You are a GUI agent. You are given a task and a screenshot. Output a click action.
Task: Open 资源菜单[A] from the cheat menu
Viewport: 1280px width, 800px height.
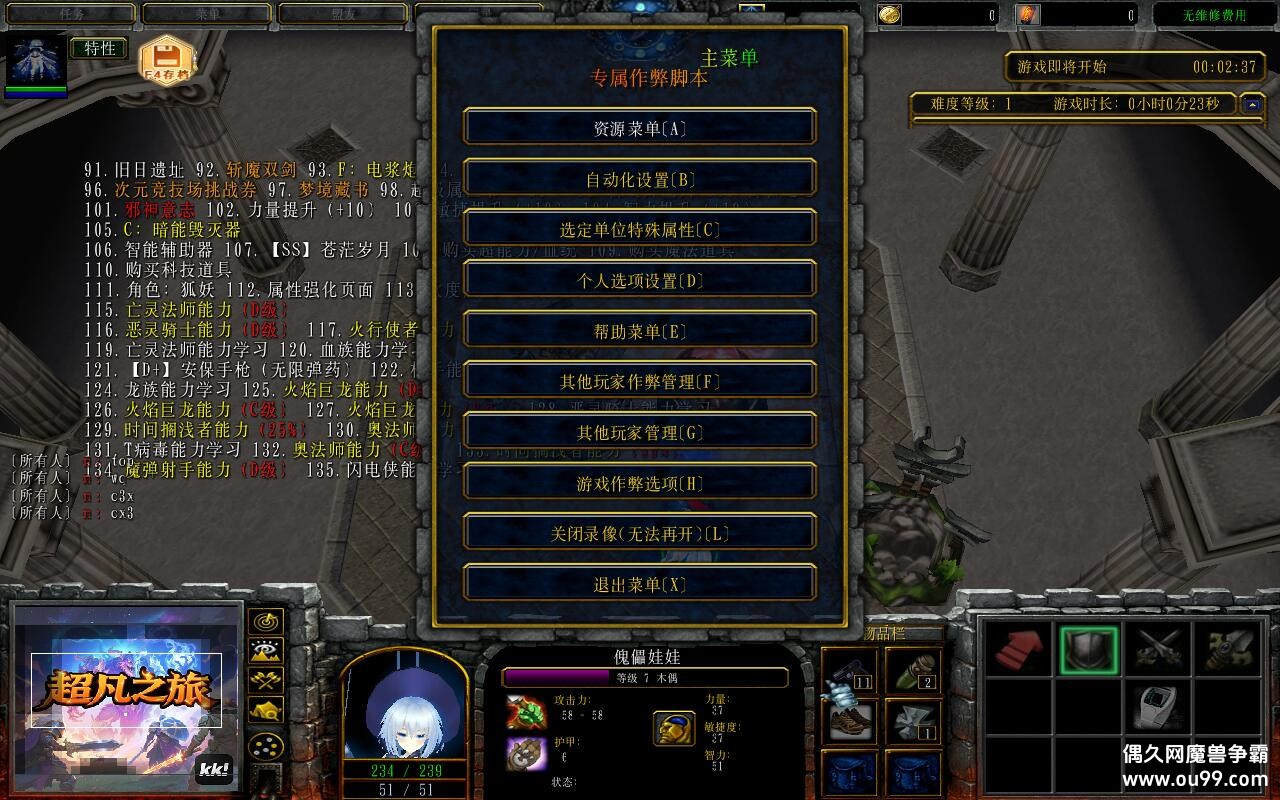[639, 127]
